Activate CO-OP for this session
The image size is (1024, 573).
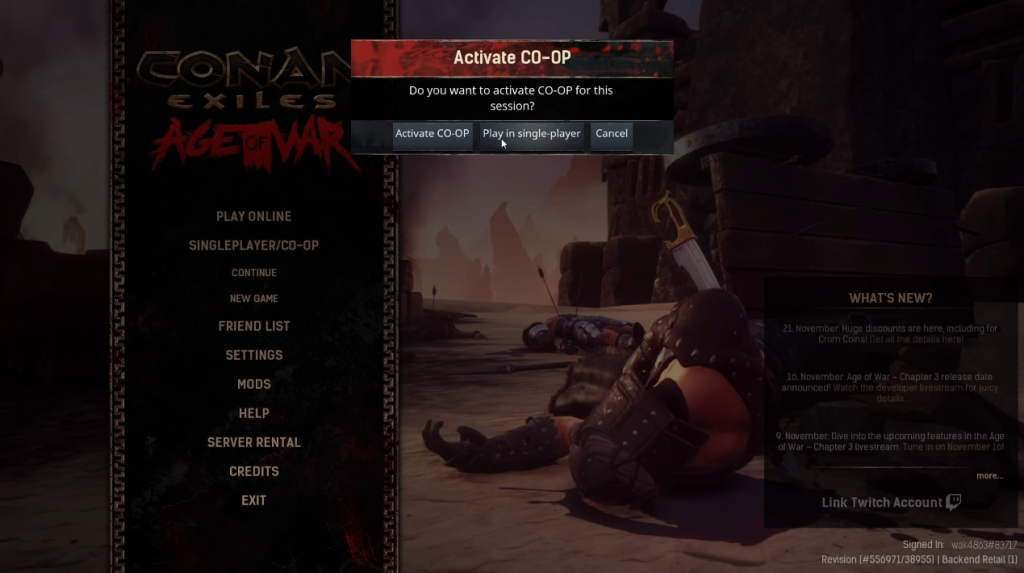point(431,134)
